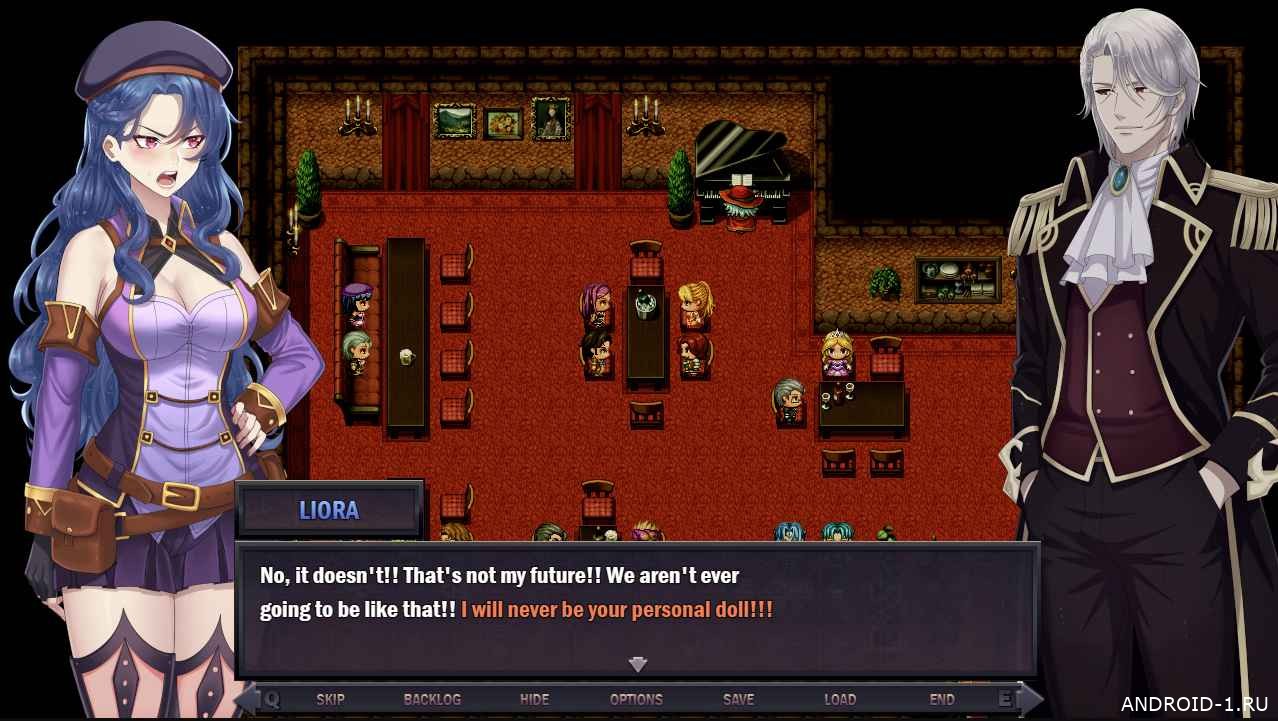Open the OPTIONS menu
1278x721 pixels.
[636, 699]
